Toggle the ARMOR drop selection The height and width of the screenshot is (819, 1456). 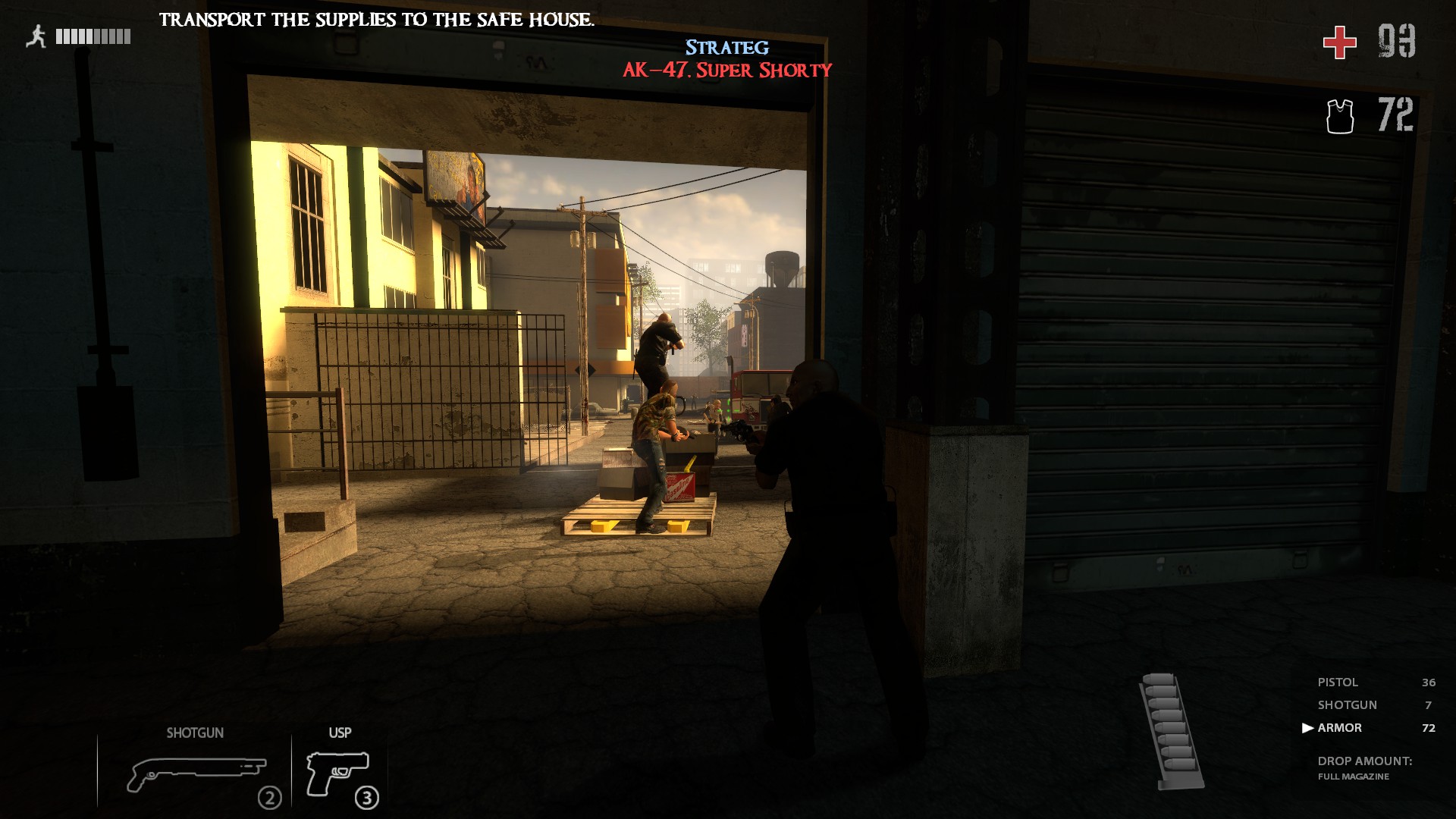(1341, 727)
